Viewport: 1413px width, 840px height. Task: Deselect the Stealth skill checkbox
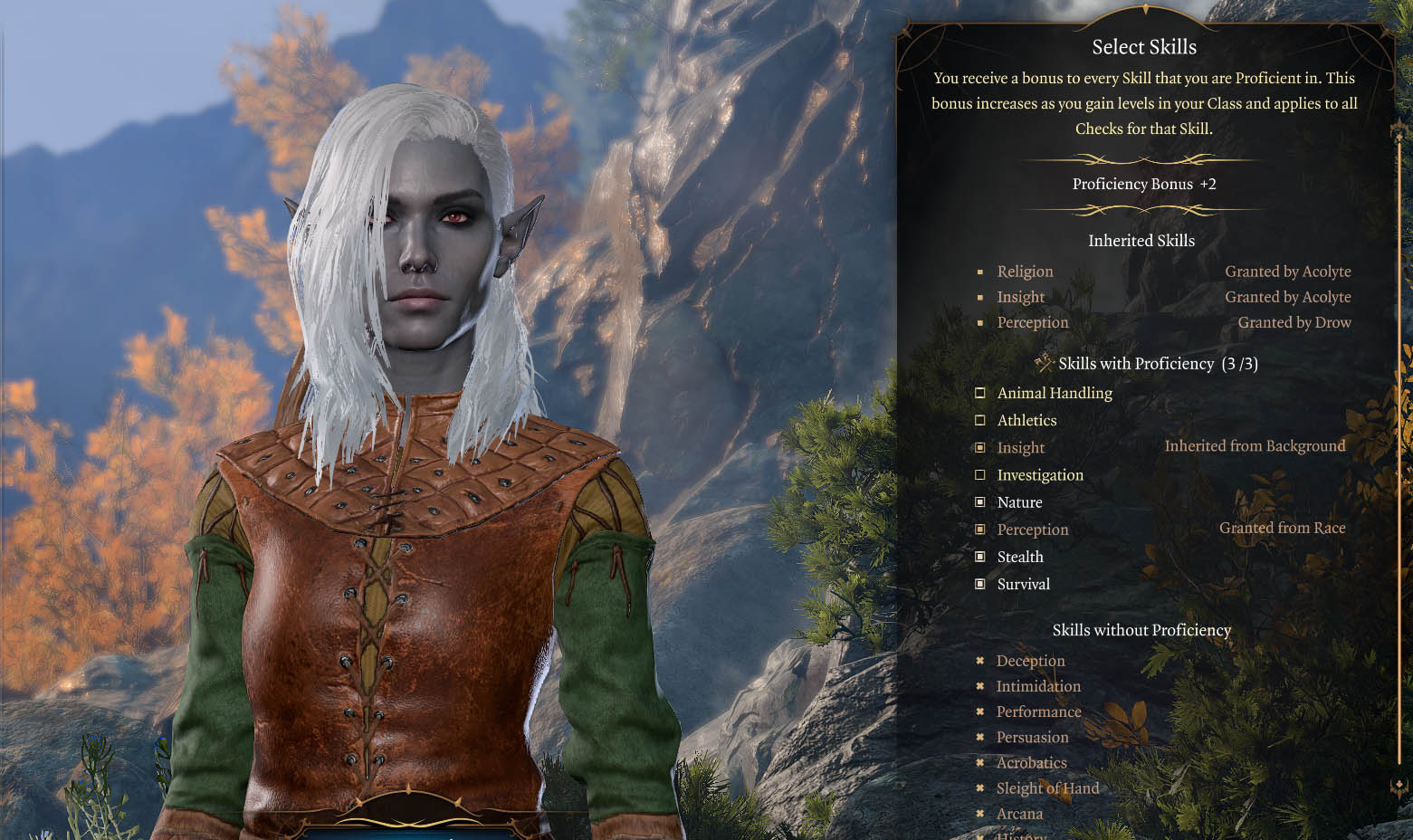(x=980, y=557)
